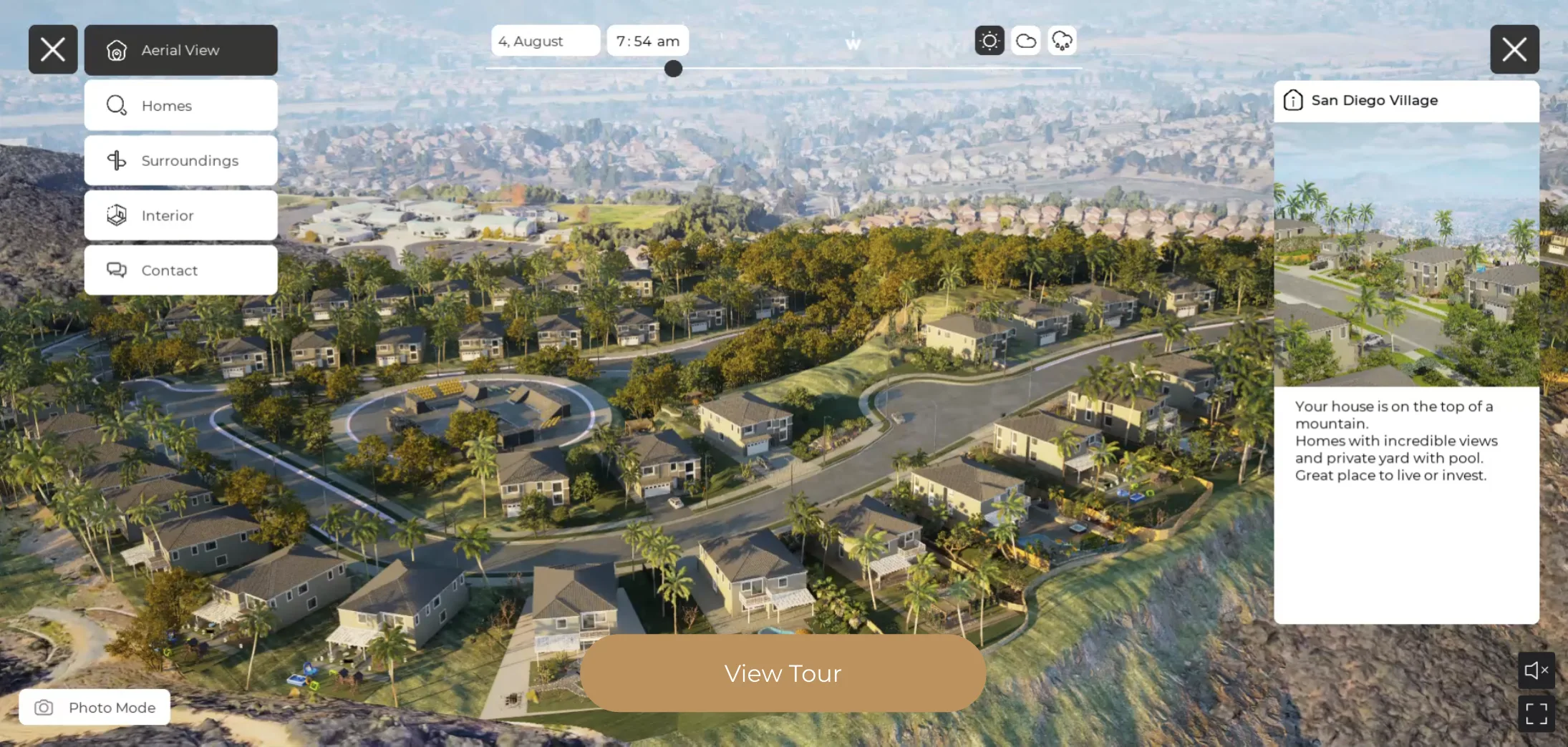Switch to the Interior view

pyautogui.click(x=180, y=215)
